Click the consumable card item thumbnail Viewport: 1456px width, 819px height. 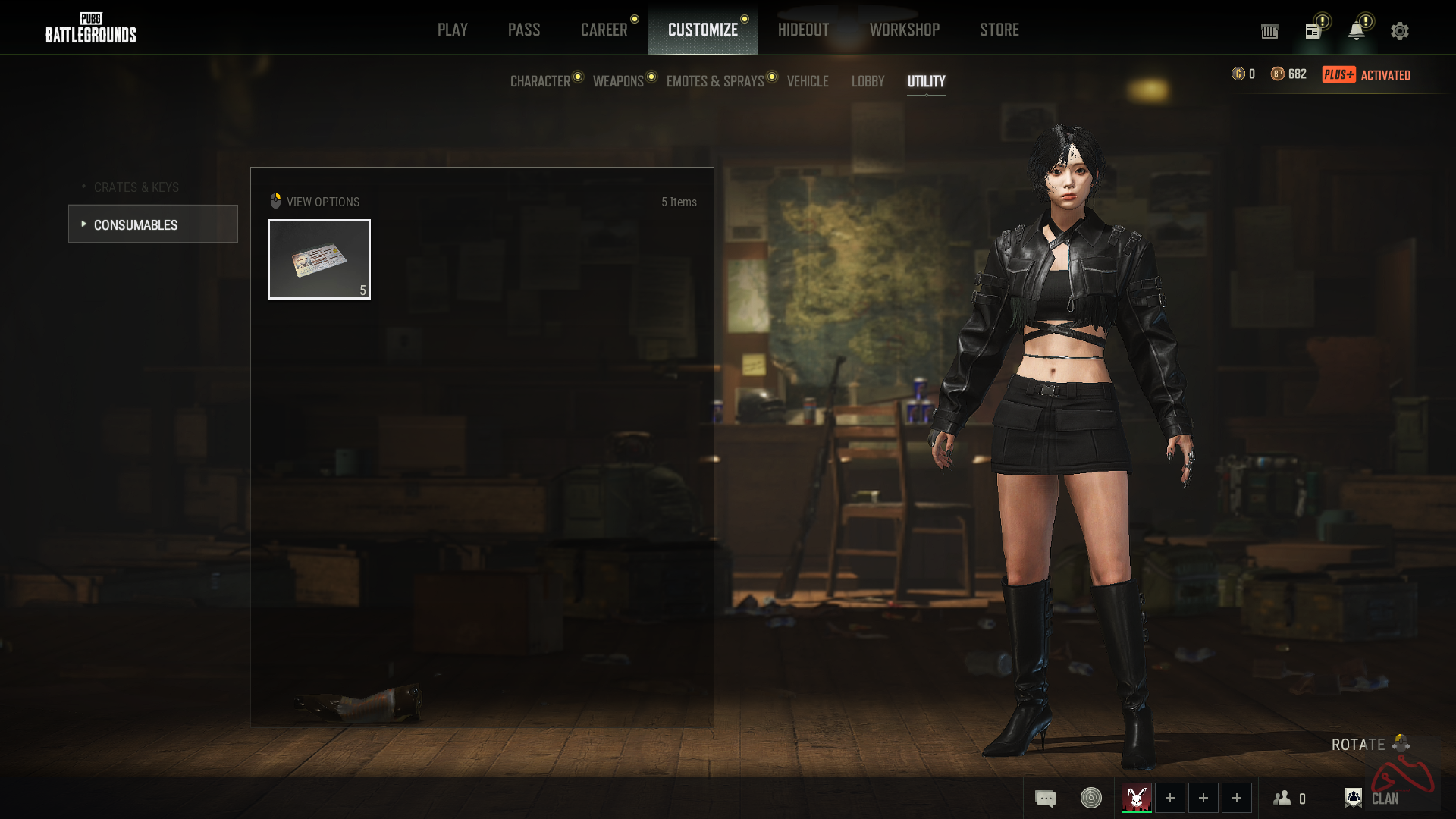319,259
